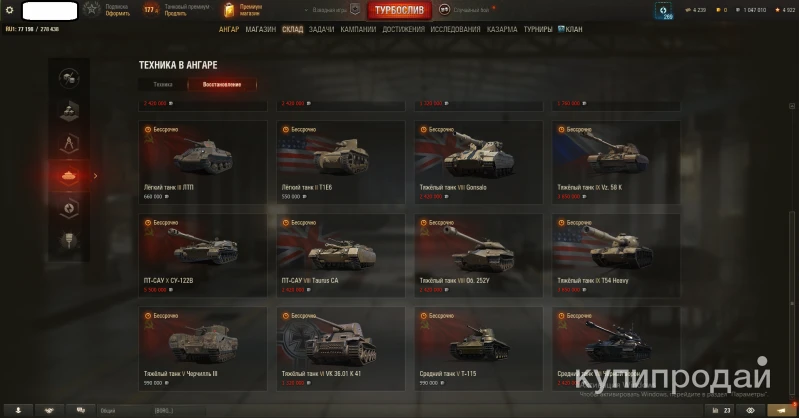
Task: Go to the МАГАЗИН store
Action: (260, 30)
